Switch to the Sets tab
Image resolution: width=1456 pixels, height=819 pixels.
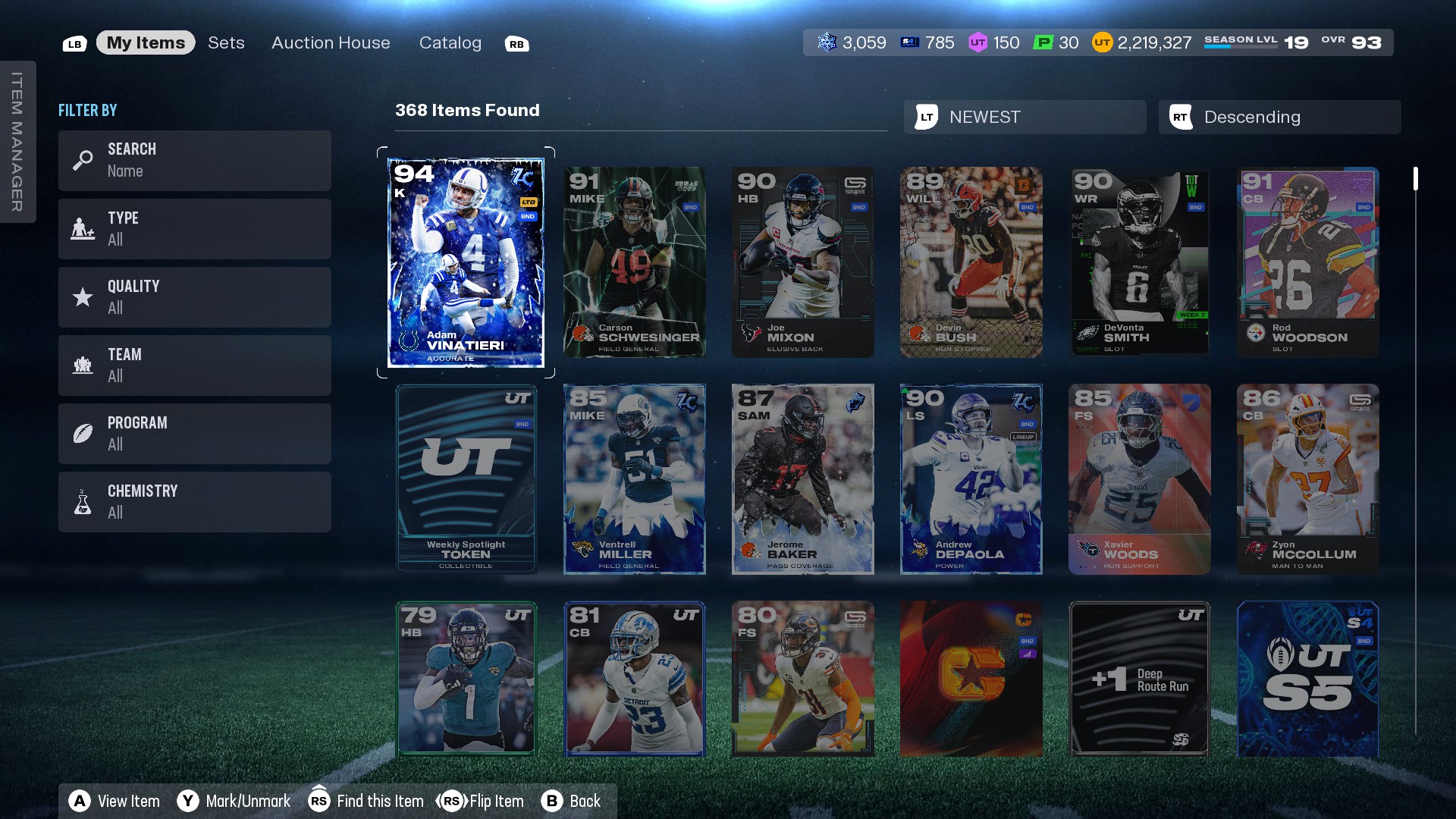(x=226, y=42)
